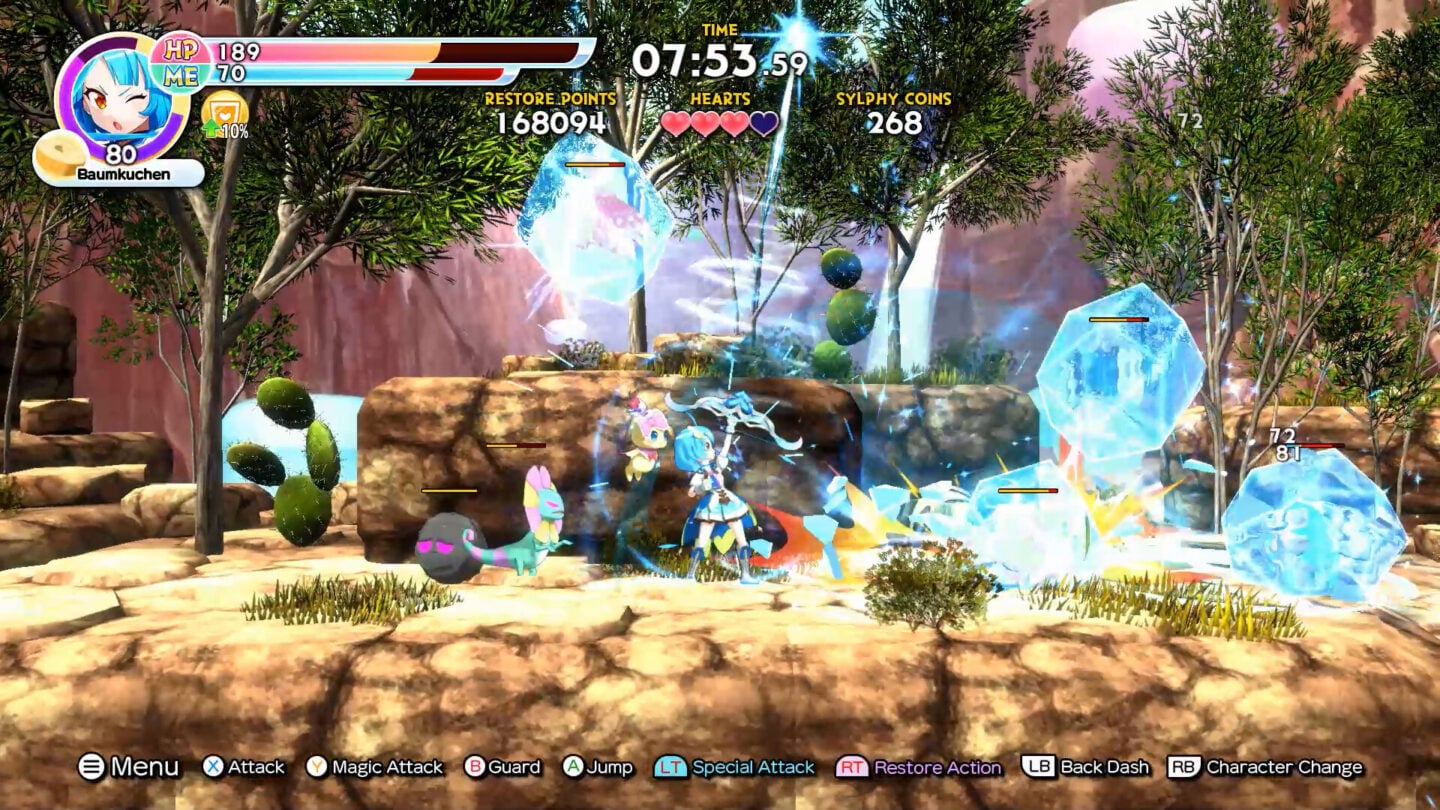Click the purple empty heart icon
The image size is (1440, 810).
point(764,123)
